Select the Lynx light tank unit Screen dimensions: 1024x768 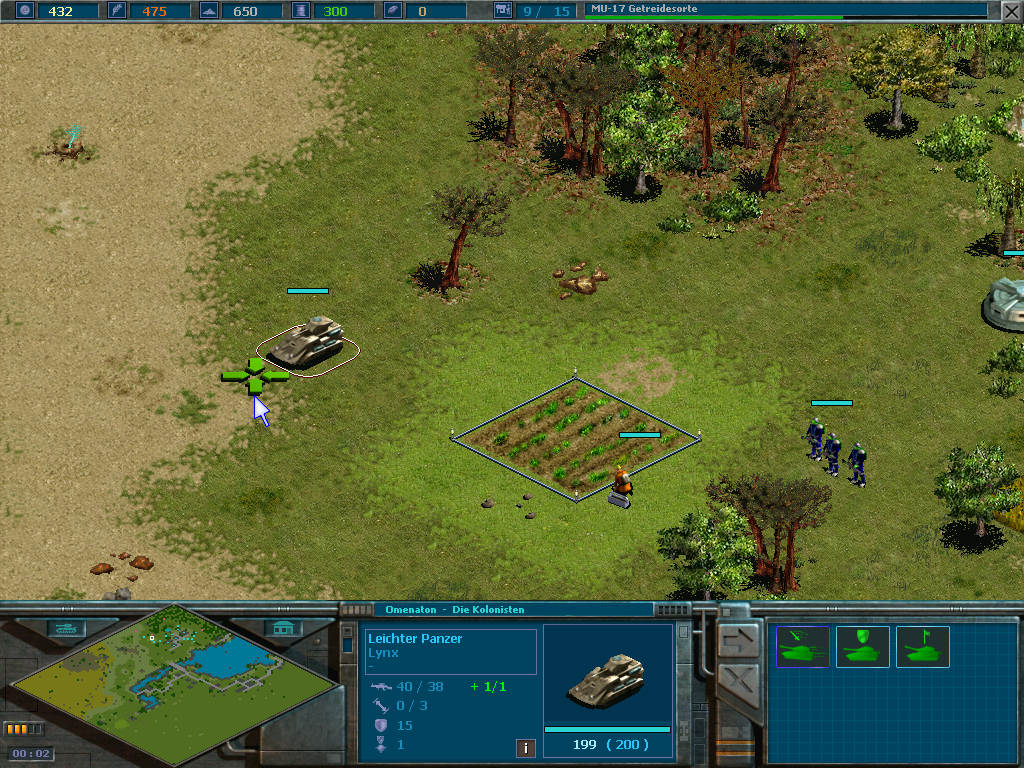coord(307,343)
